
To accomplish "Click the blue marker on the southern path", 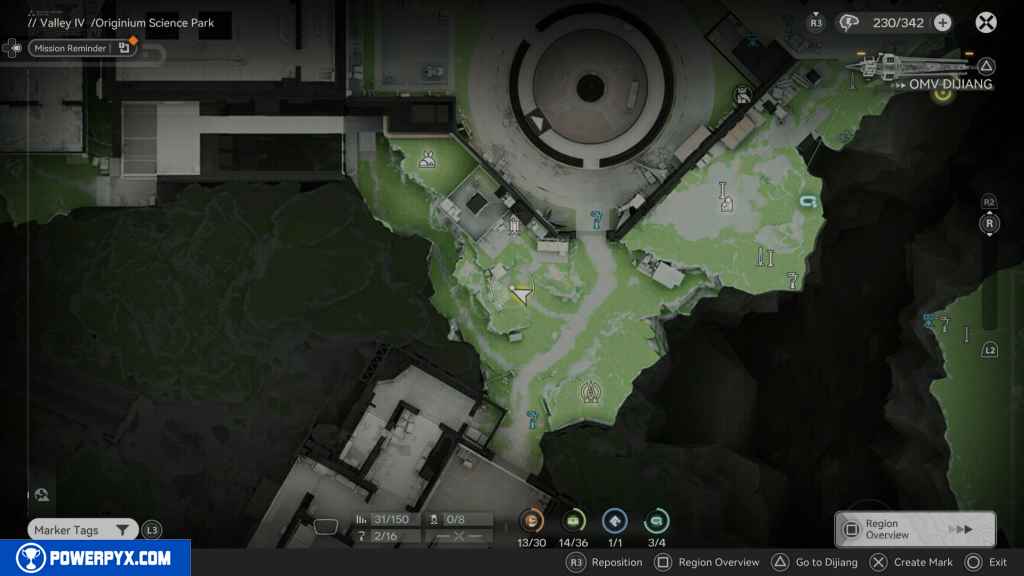I will coord(533,418).
